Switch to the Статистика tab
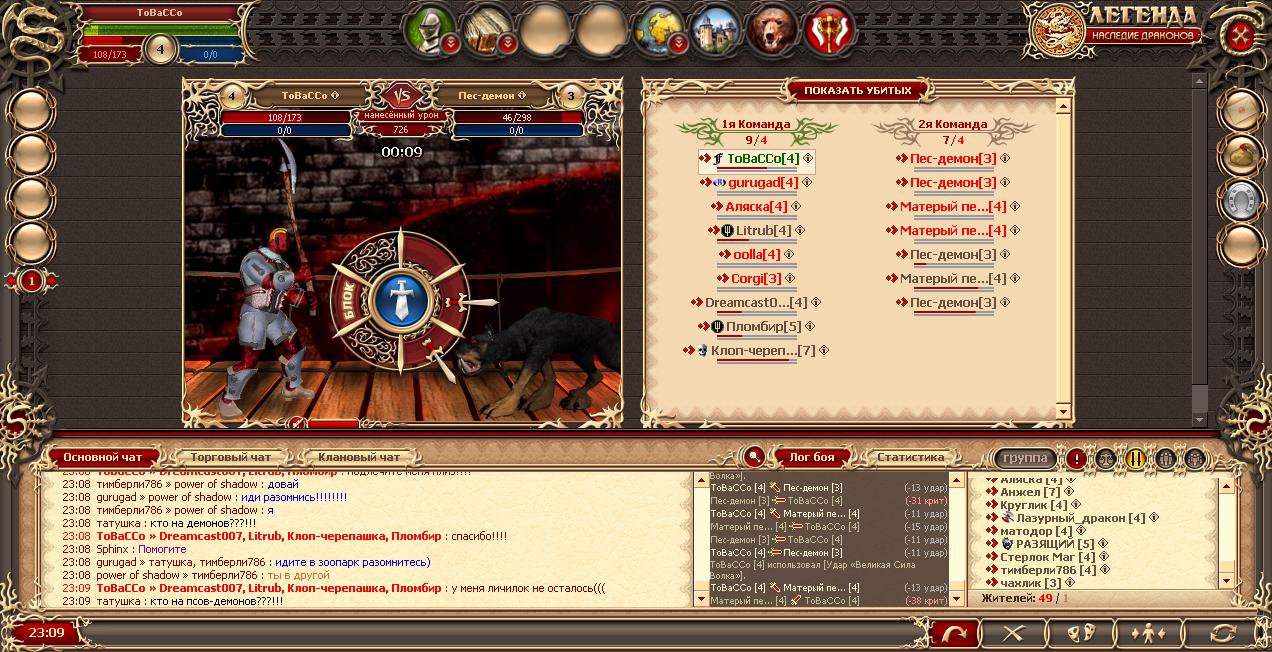This screenshot has width=1272, height=652. point(910,457)
